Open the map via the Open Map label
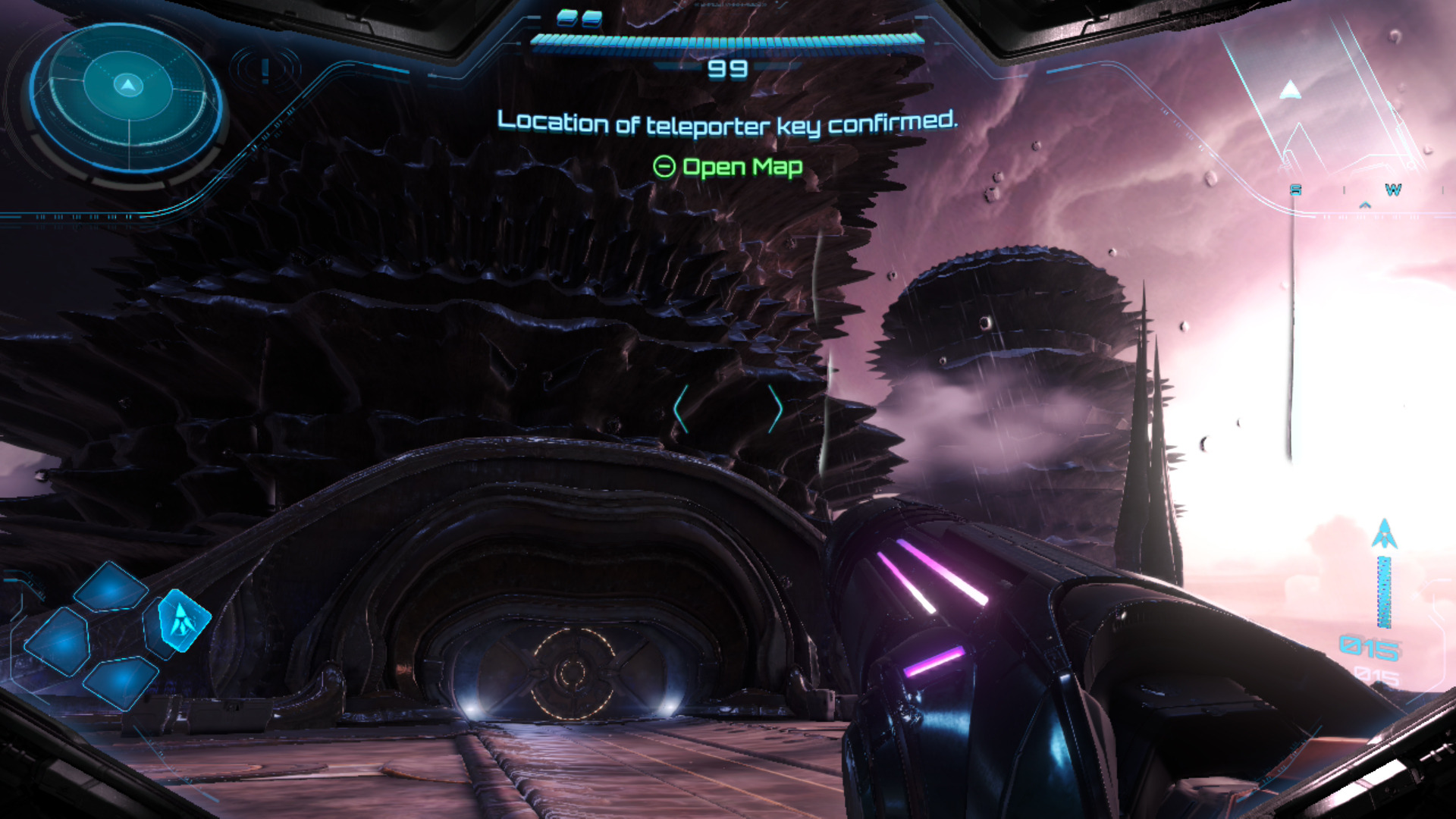The height and width of the screenshot is (819, 1456). click(x=727, y=167)
